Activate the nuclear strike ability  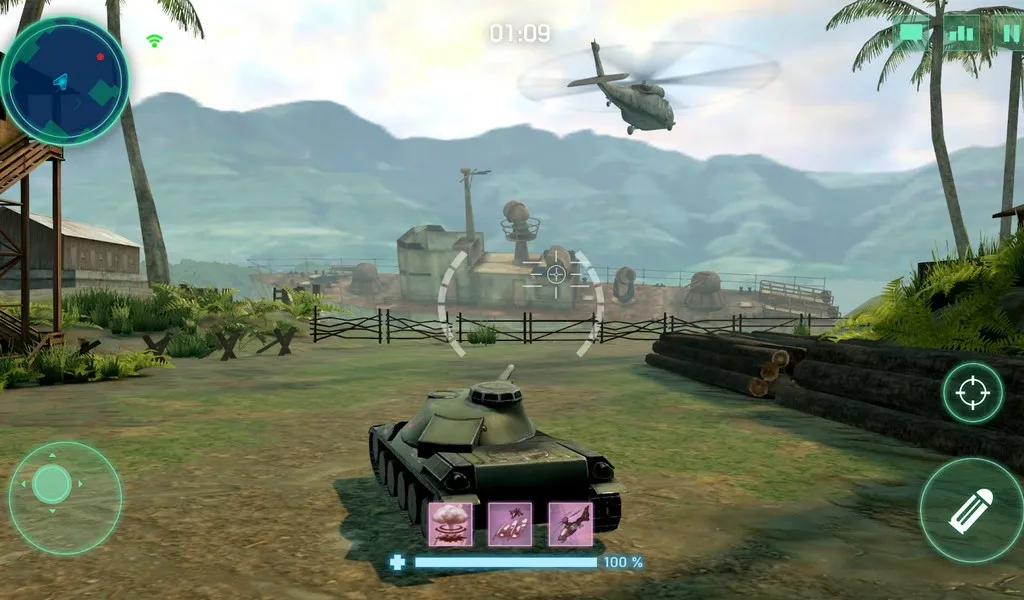[x=450, y=523]
